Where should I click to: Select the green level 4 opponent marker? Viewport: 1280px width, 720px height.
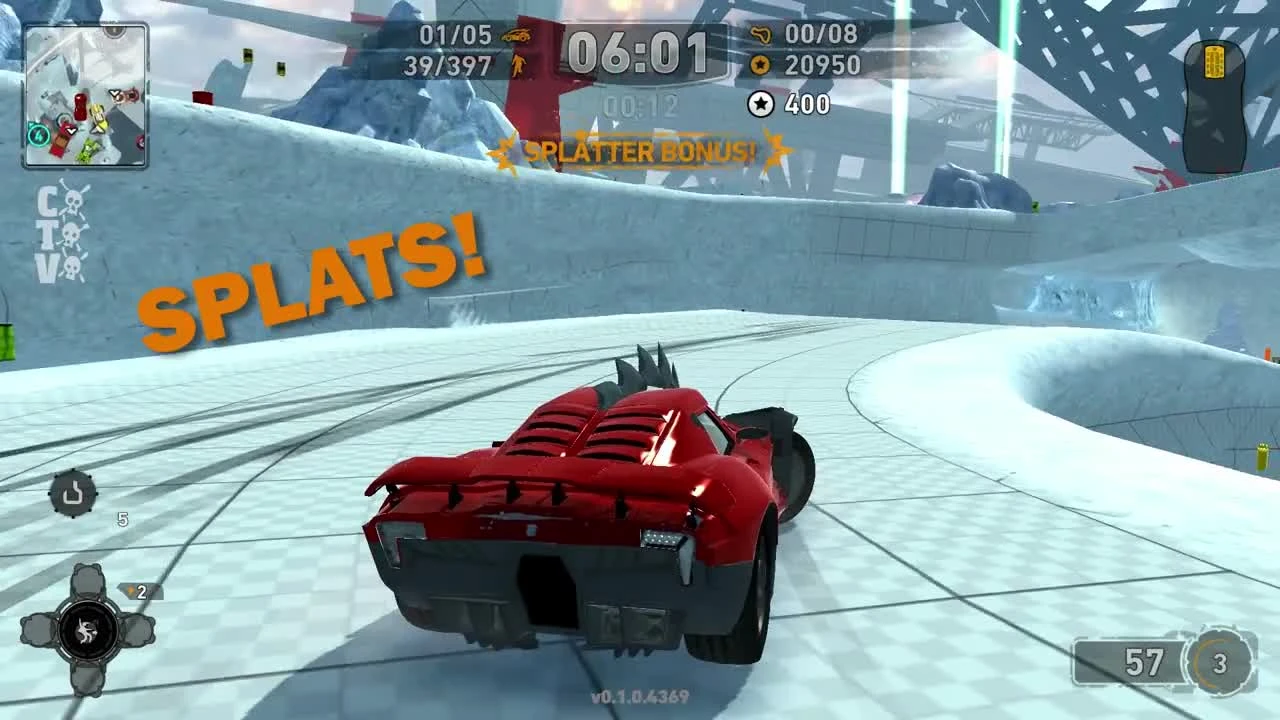pyautogui.click(x=38, y=135)
